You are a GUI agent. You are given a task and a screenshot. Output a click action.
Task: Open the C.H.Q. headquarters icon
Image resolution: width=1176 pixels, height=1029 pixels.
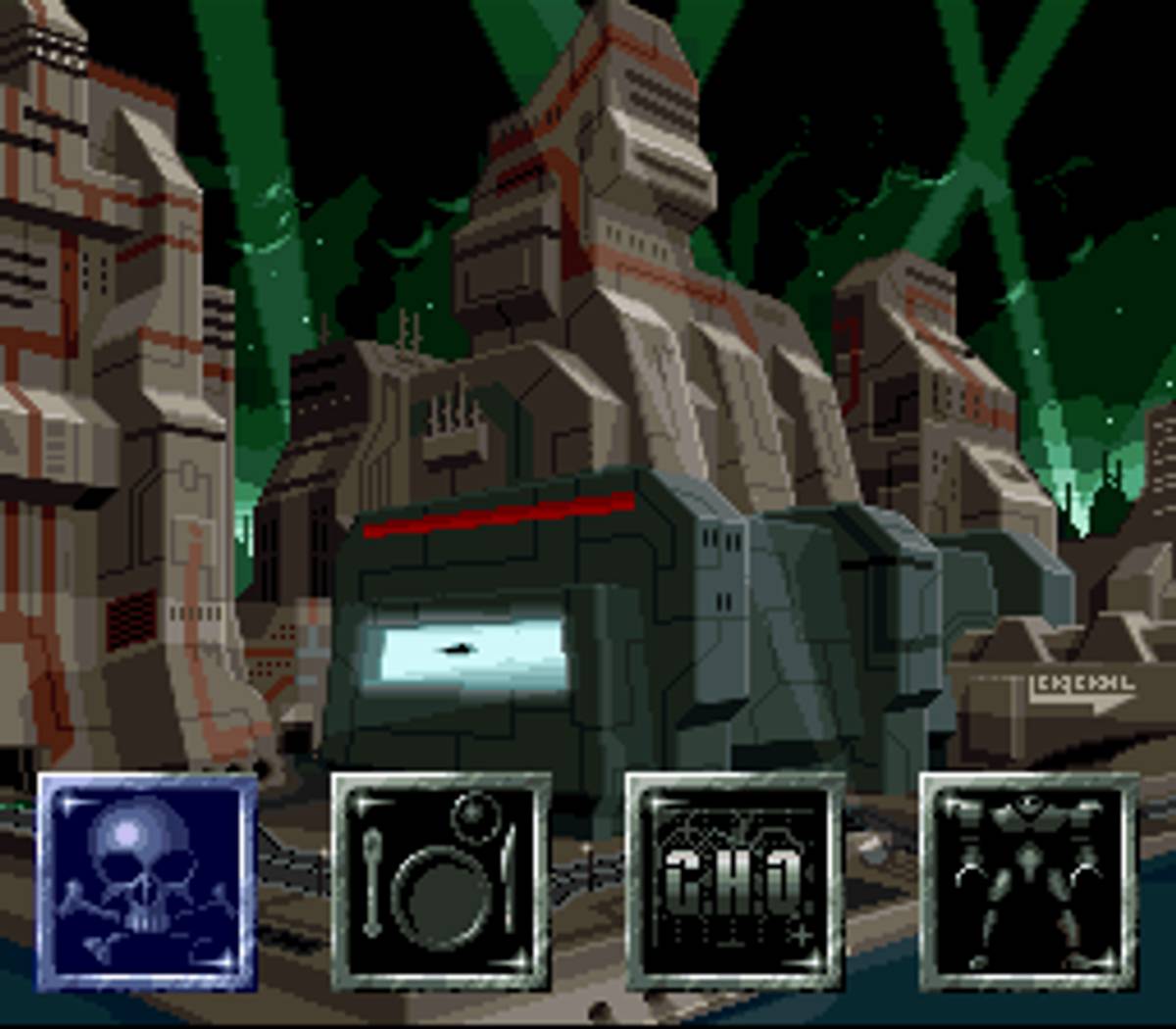(x=735, y=882)
